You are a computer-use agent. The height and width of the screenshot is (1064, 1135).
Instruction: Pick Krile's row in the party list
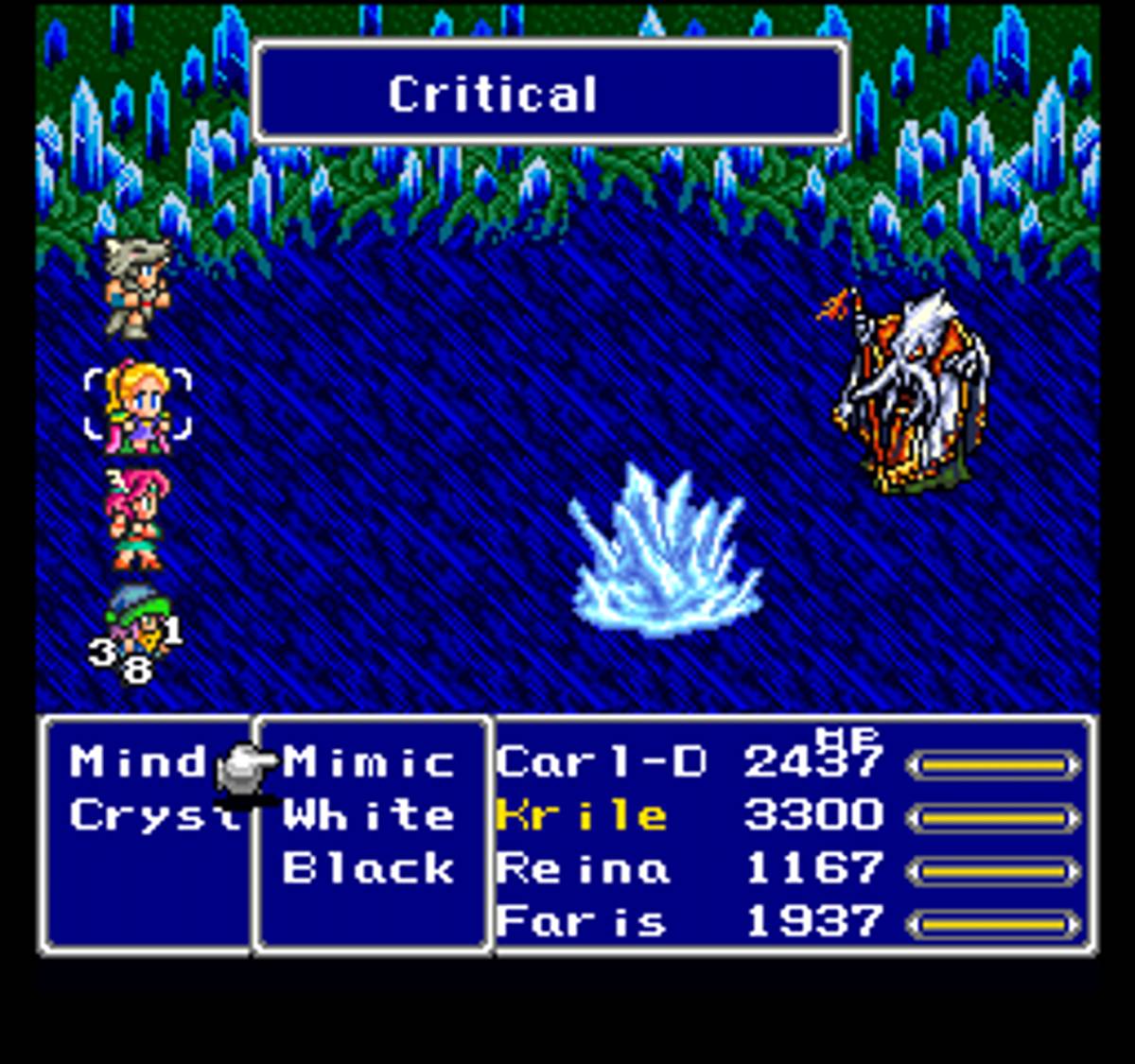582,815
